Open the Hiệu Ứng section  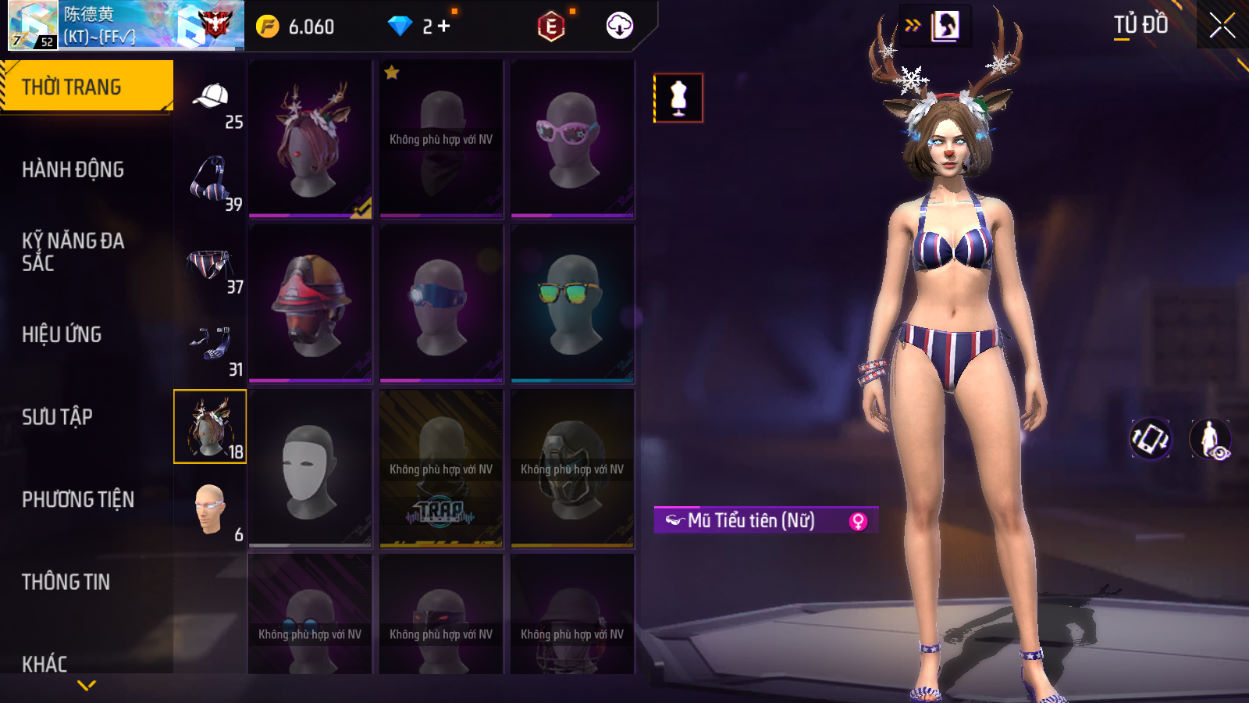tap(62, 335)
